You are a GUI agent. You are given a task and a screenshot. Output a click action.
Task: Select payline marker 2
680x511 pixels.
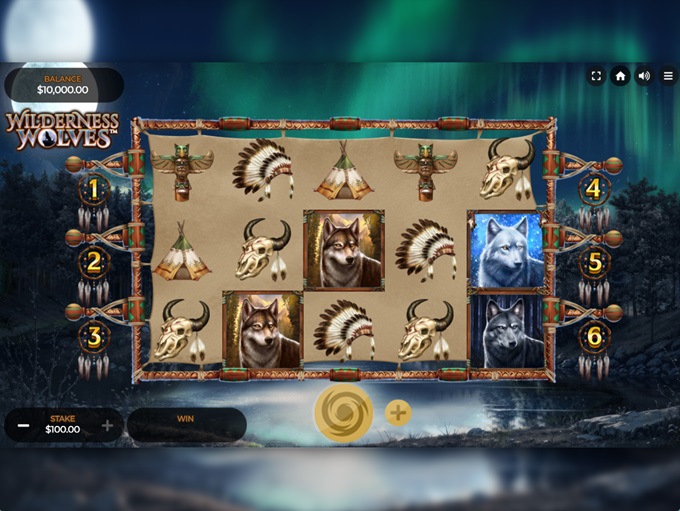pos(94,262)
